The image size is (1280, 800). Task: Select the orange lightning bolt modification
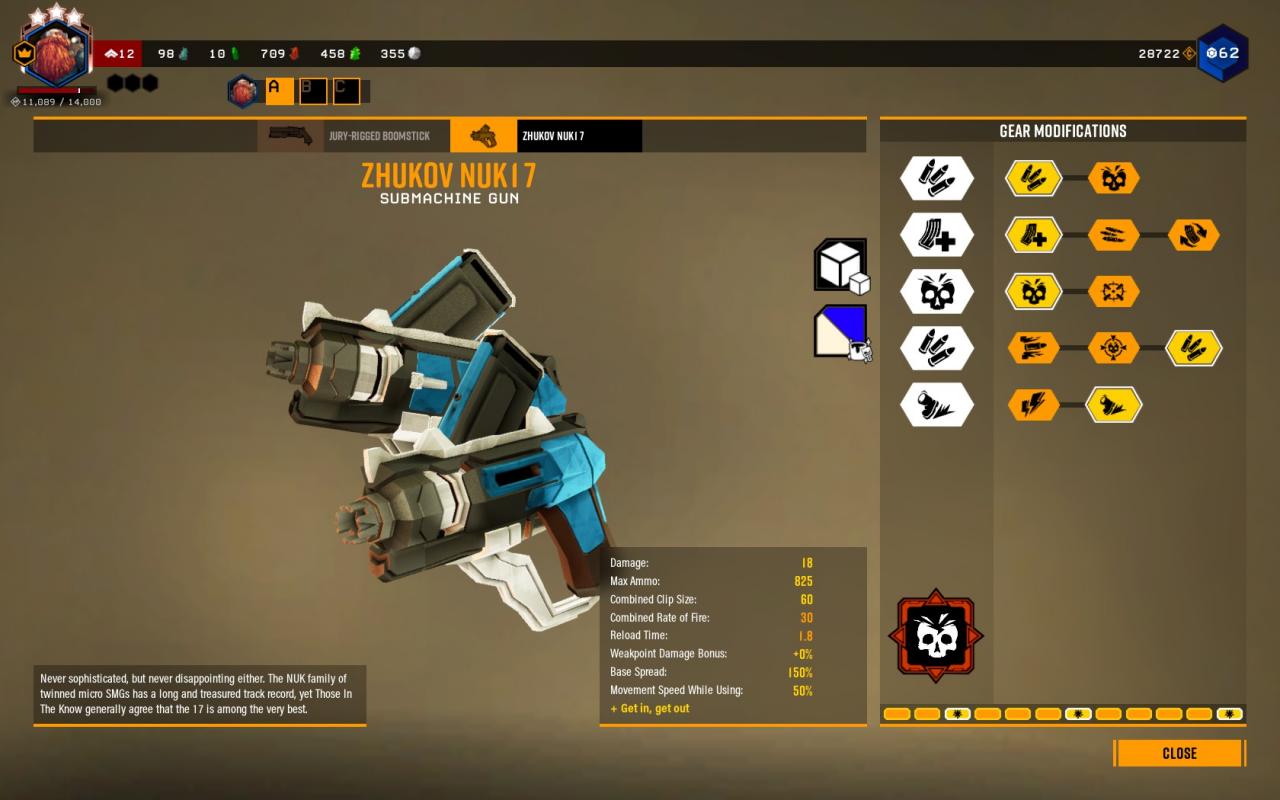1033,405
